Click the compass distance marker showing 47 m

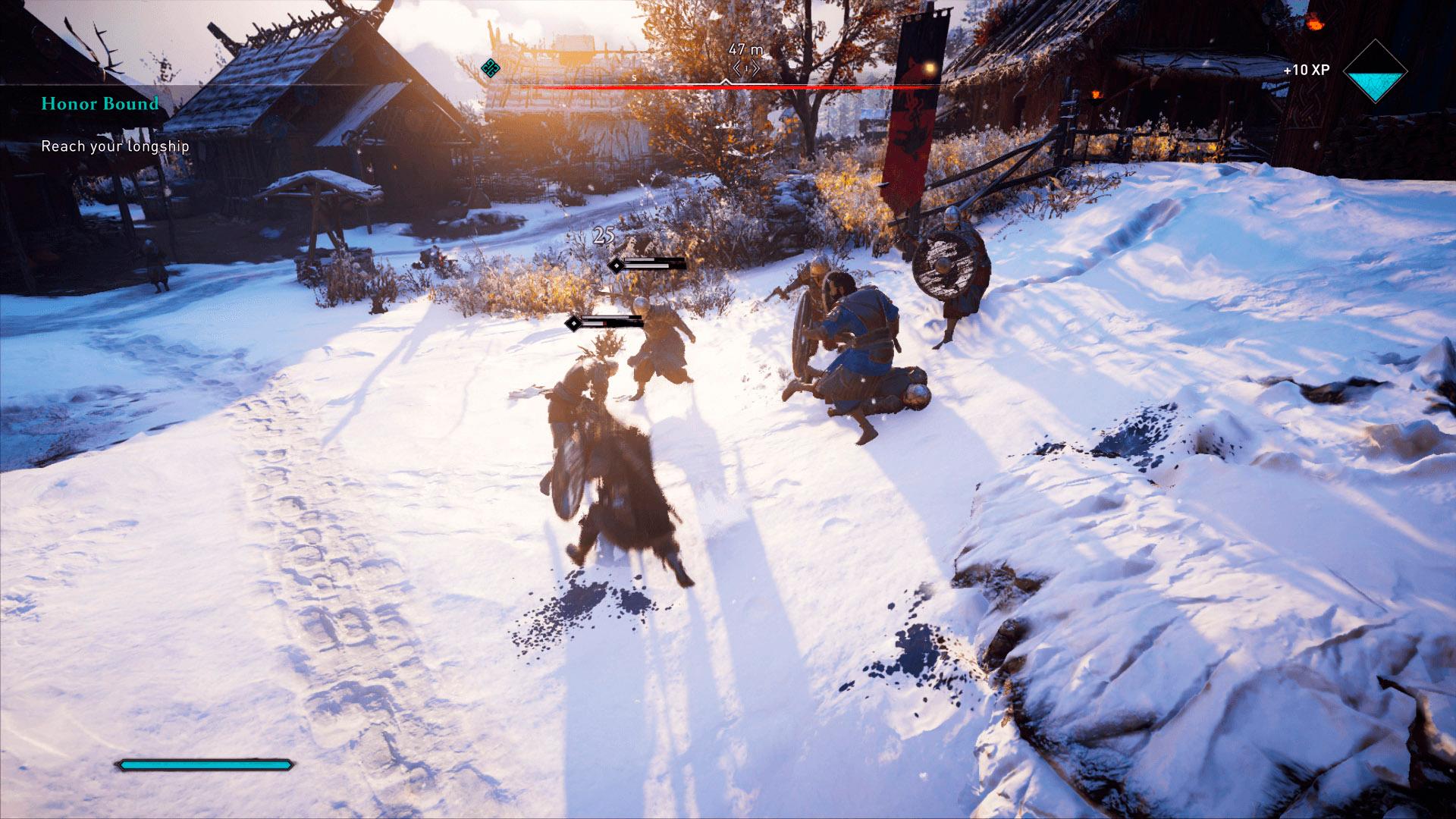[x=745, y=50]
